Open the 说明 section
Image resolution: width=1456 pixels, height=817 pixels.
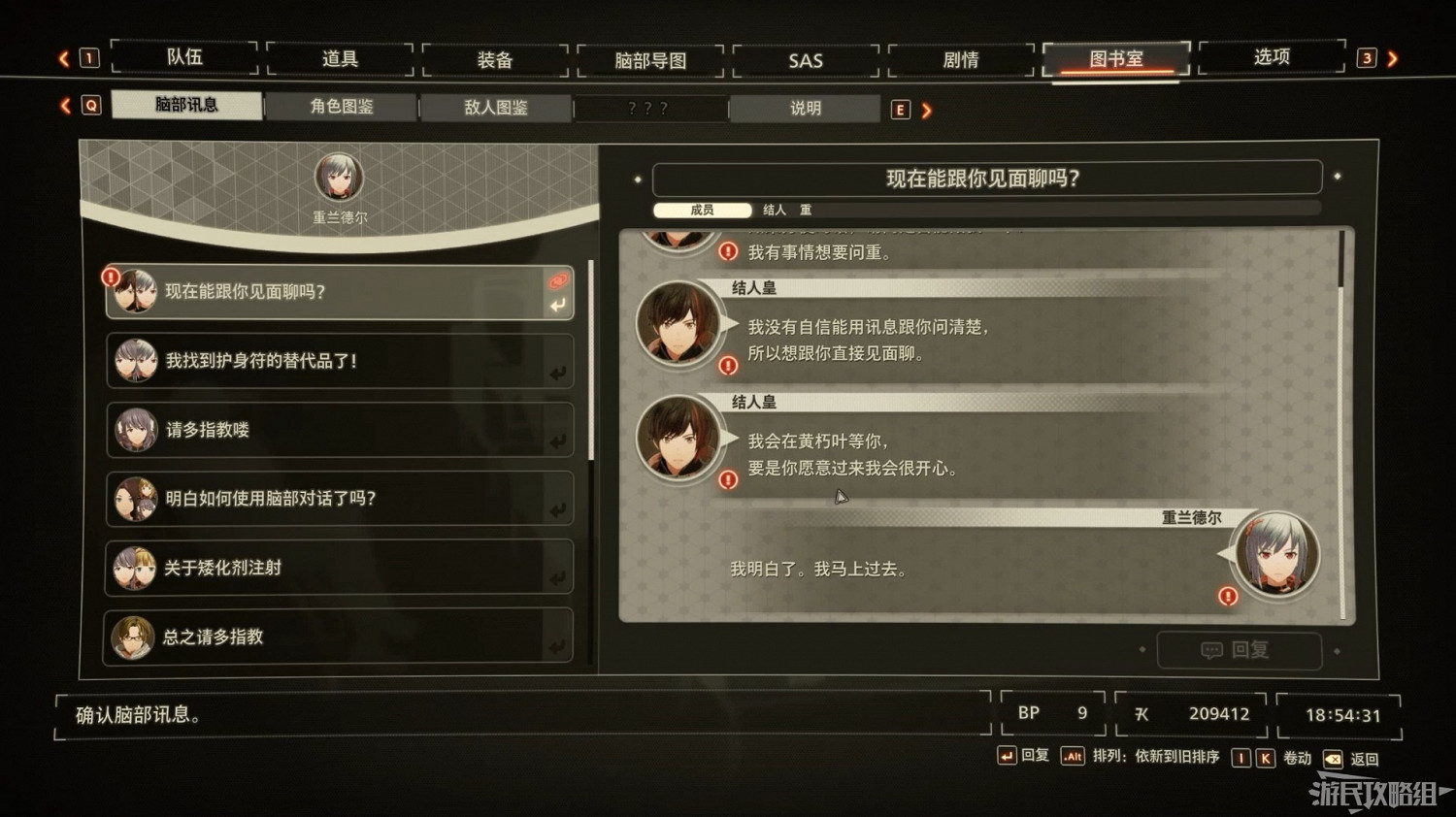coord(804,109)
